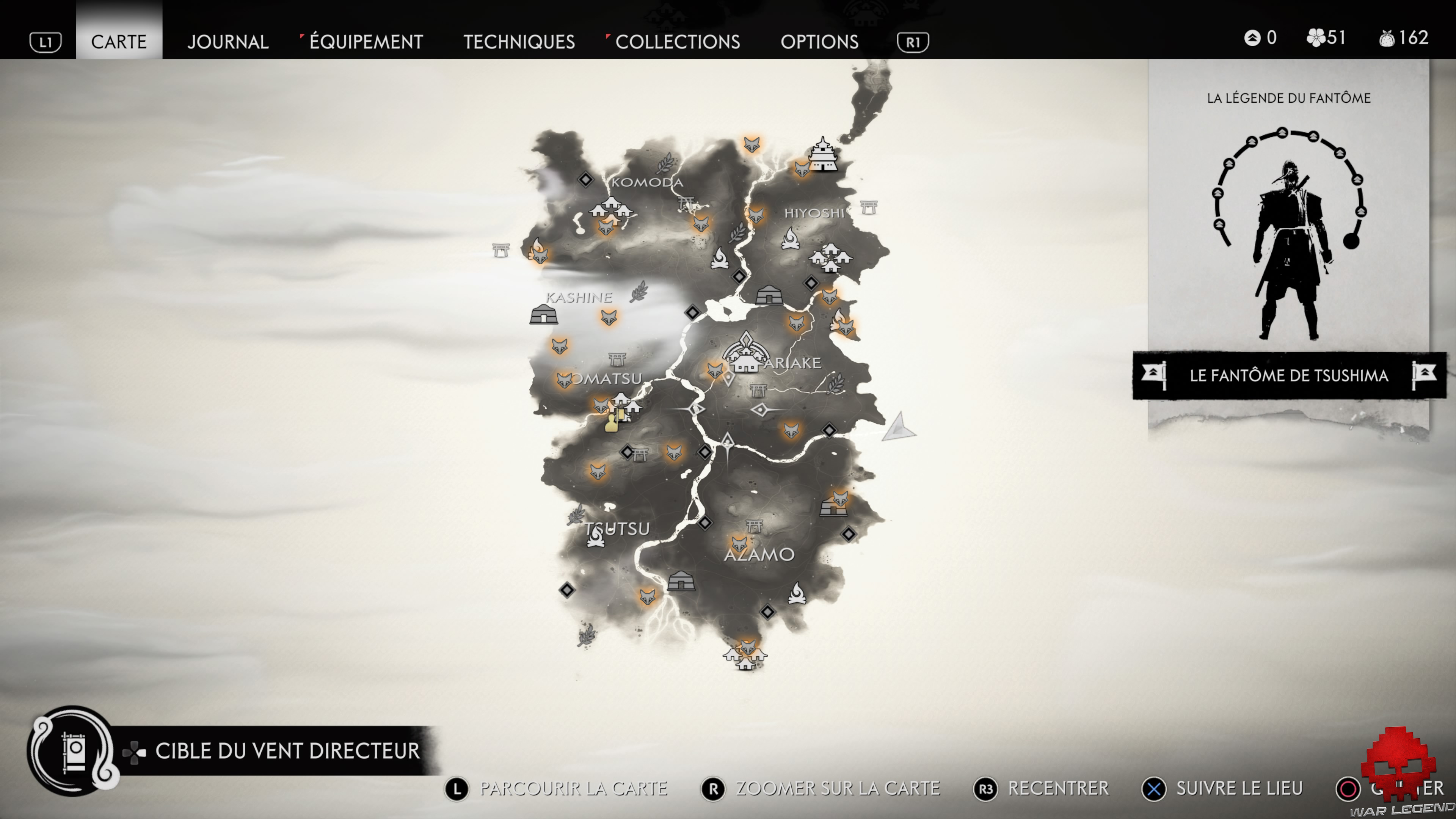Select the yurt camp icon near Kashine
This screenshot has width=1456, height=819.
coord(544,314)
